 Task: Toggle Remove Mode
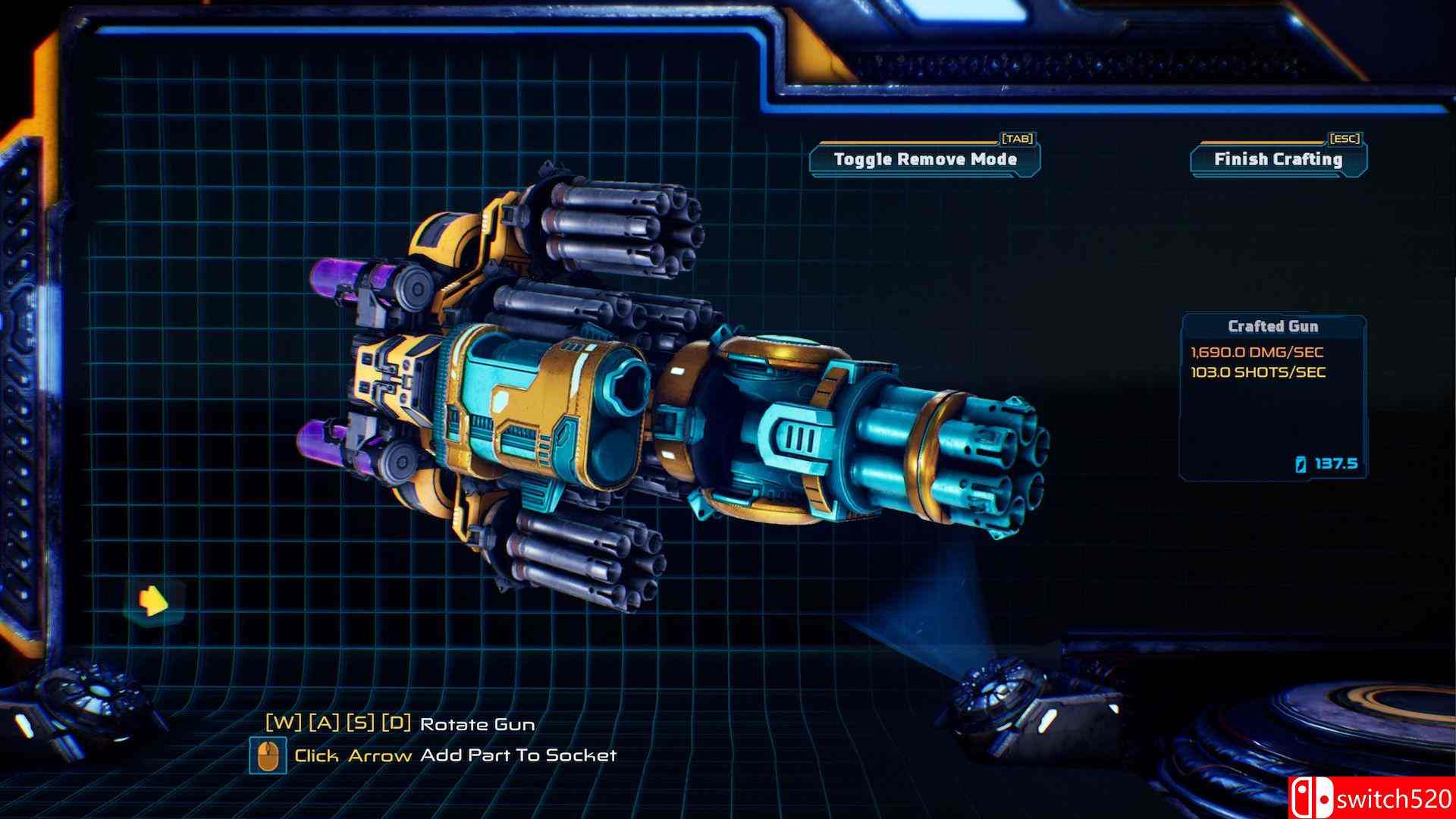coord(924,160)
